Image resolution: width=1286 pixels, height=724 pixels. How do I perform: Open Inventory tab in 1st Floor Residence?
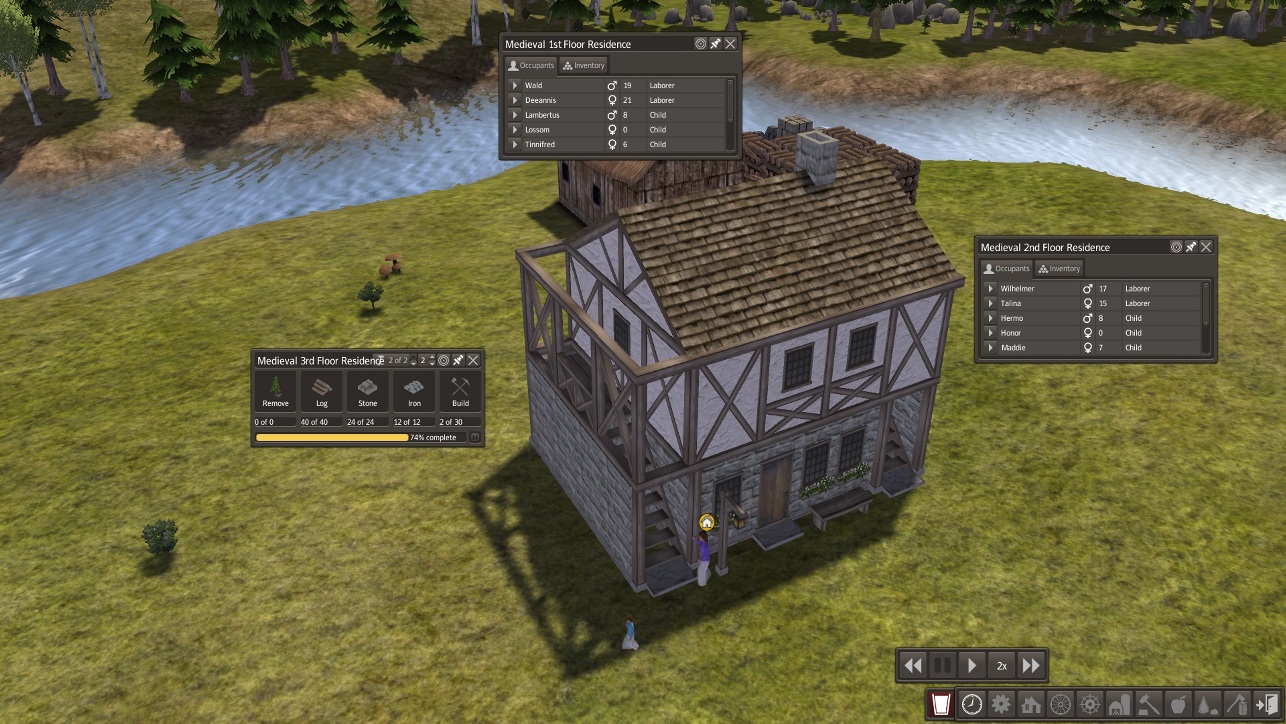(585, 66)
